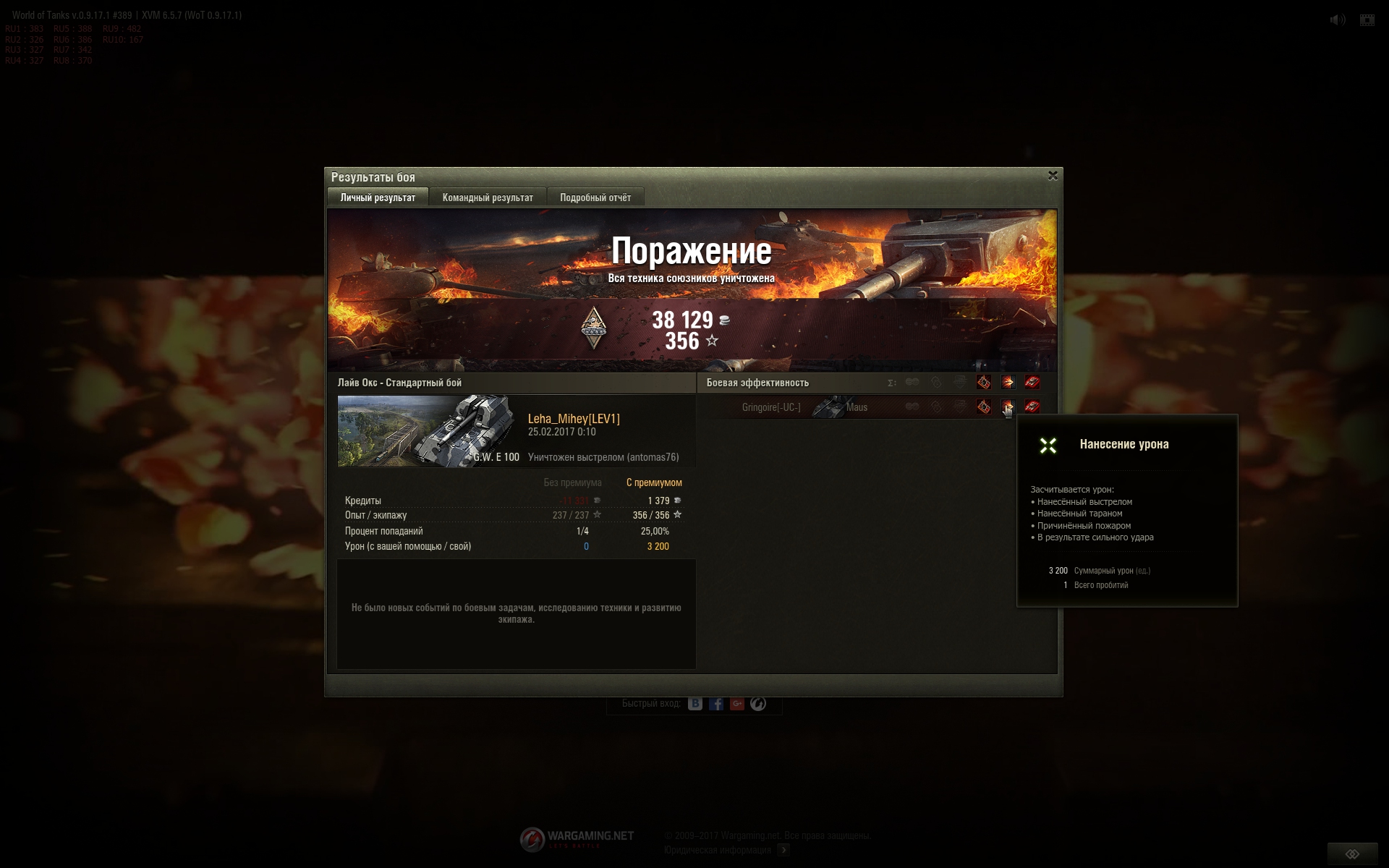Image resolution: width=1389 pixels, height=868 pixels.
Task: Close the battle results window
Action: [x=1053, y=176]
